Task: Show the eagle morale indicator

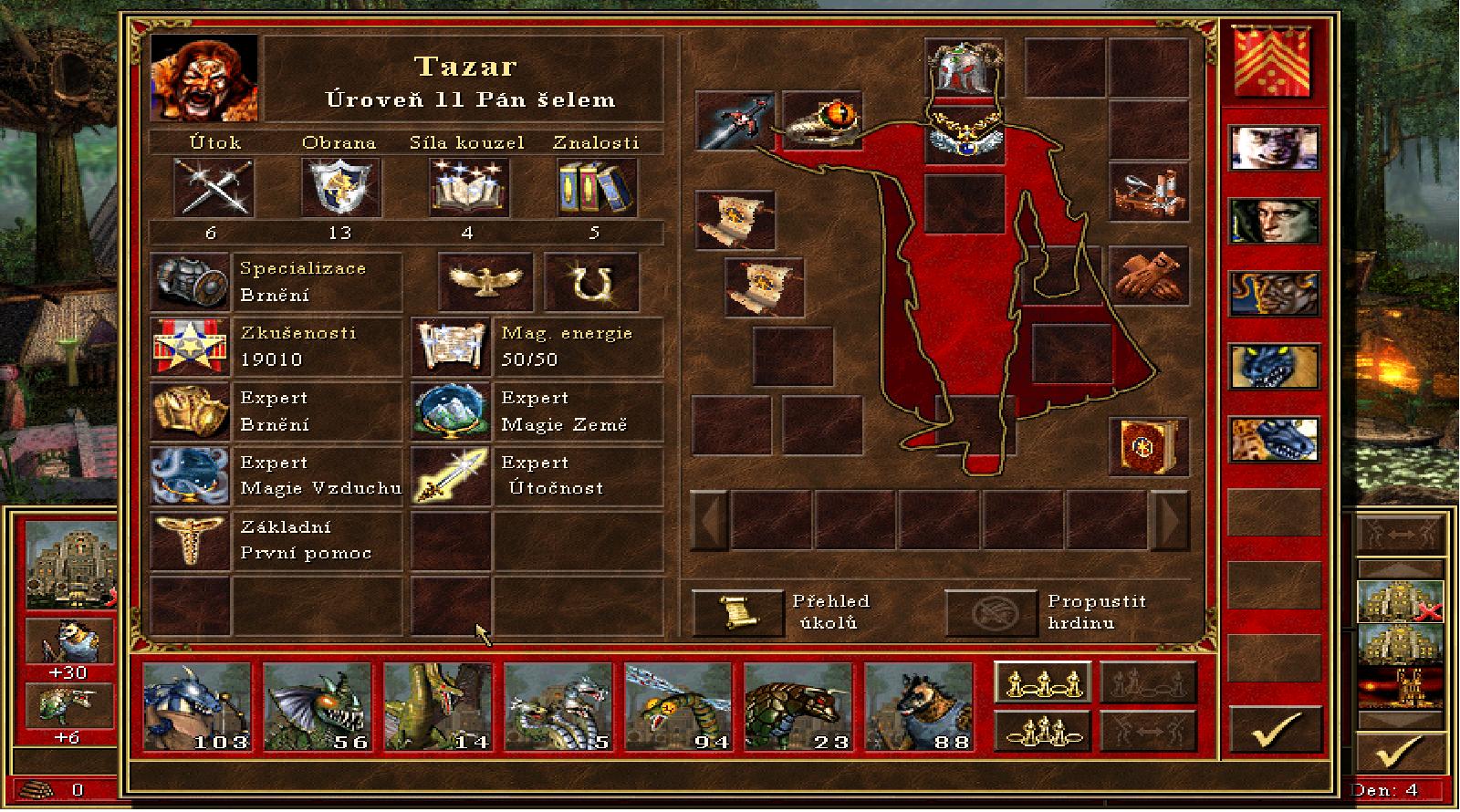Action: (x=485, y=283)
